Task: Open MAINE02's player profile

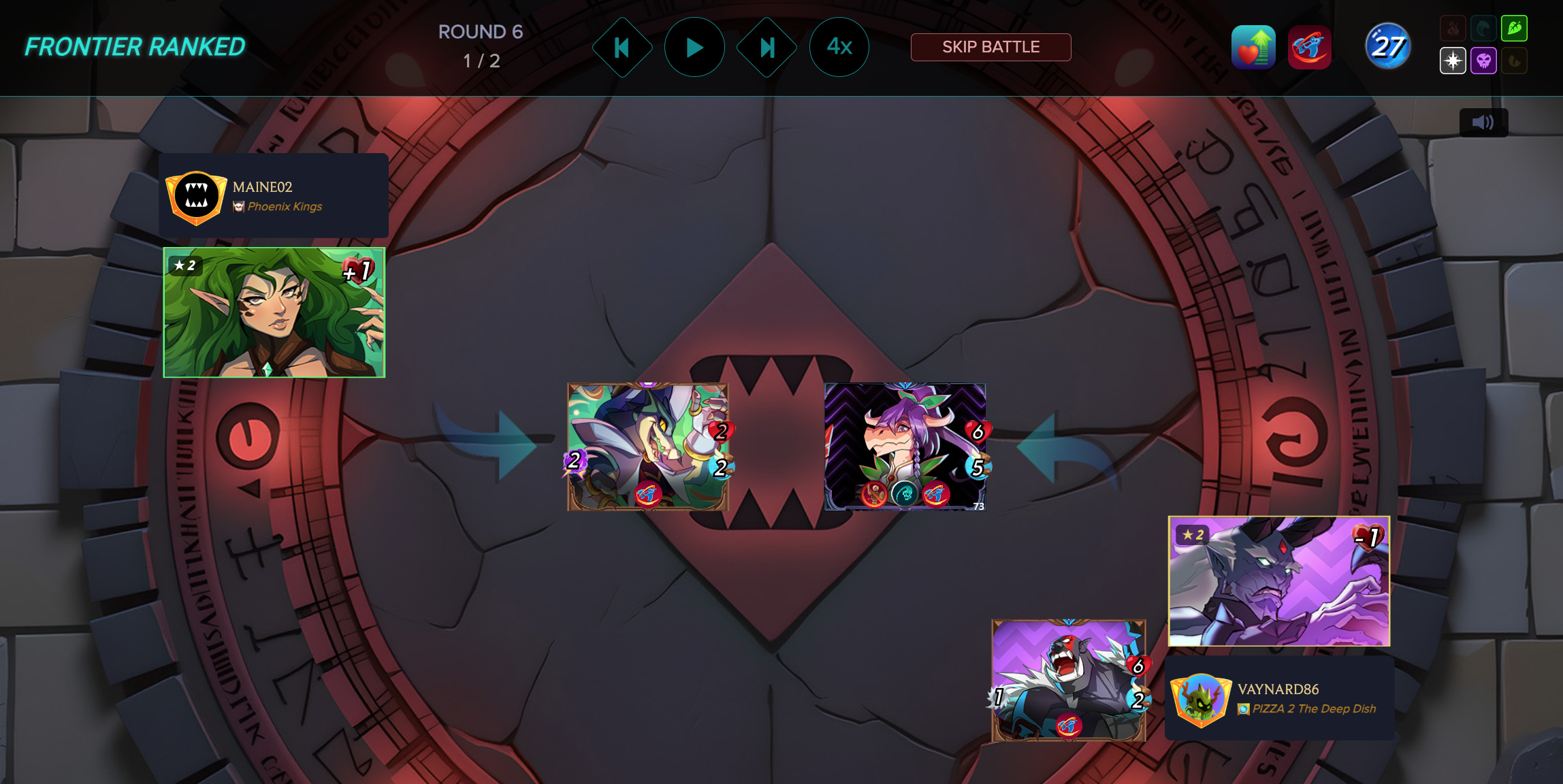Action: [x=263, y=187]
